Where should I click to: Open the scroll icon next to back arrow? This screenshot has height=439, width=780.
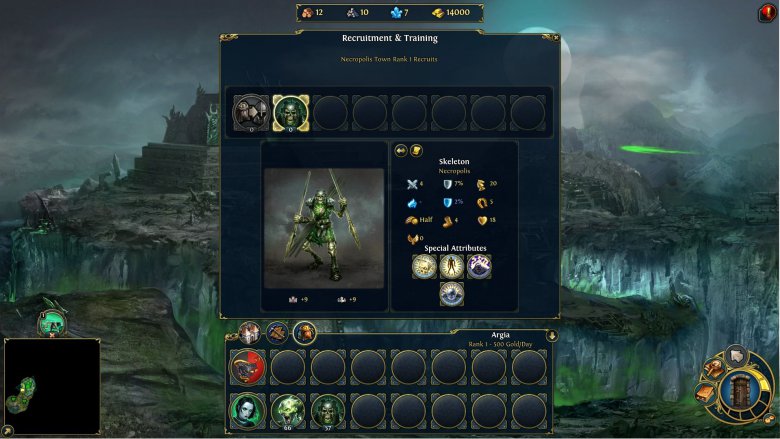coord(416,150)
